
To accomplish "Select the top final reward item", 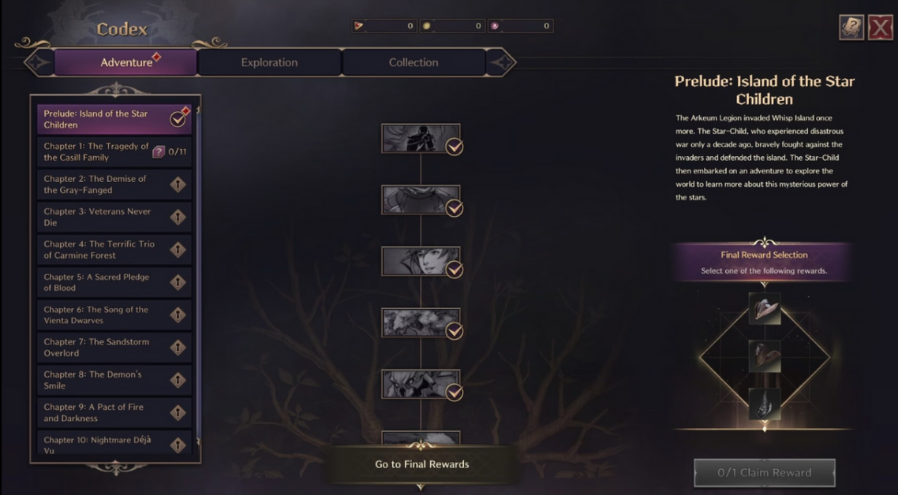I will click(x=764, y=309).
